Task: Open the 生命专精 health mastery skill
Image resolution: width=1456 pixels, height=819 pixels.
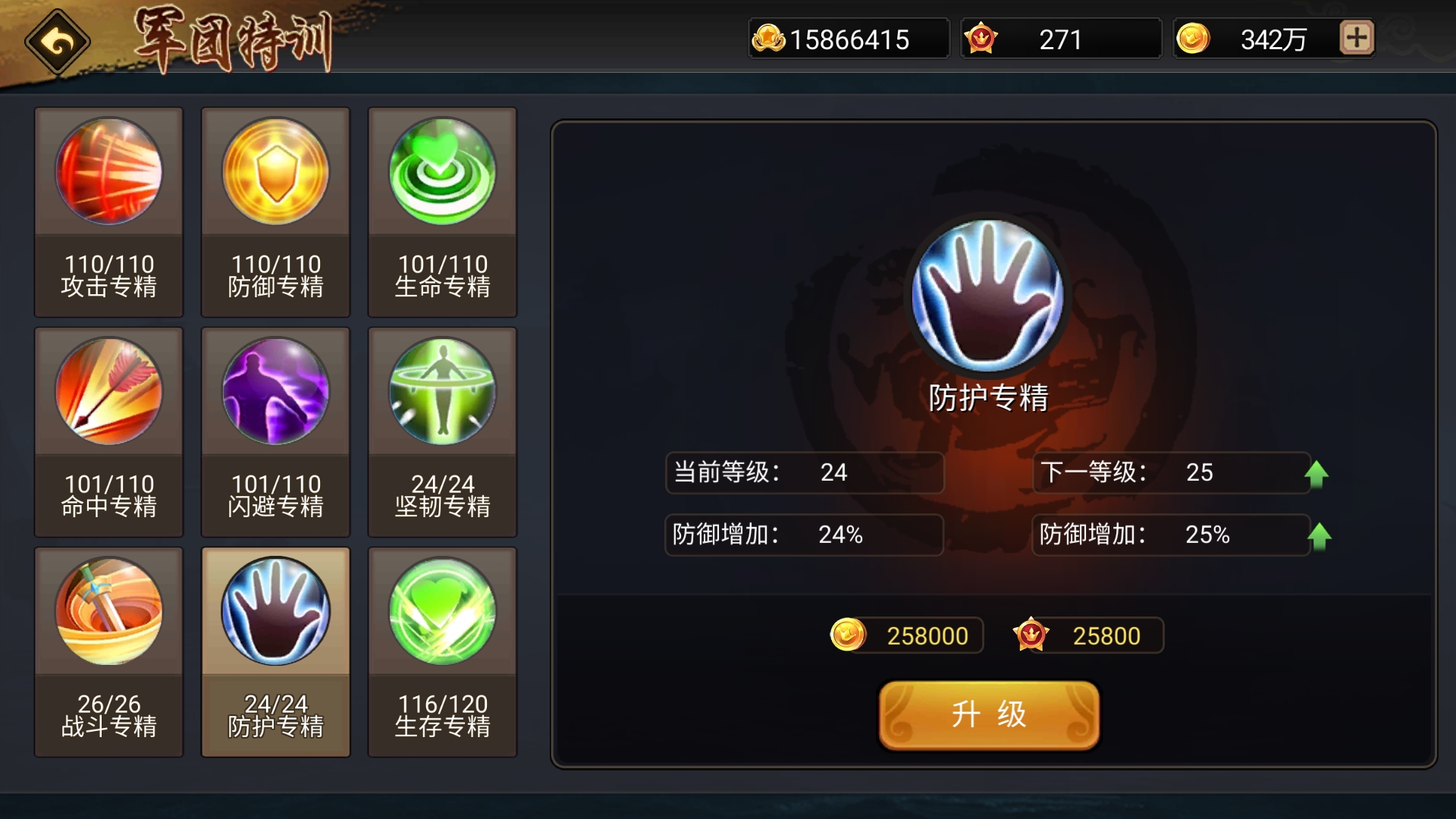Action: [x=442, y=172]
